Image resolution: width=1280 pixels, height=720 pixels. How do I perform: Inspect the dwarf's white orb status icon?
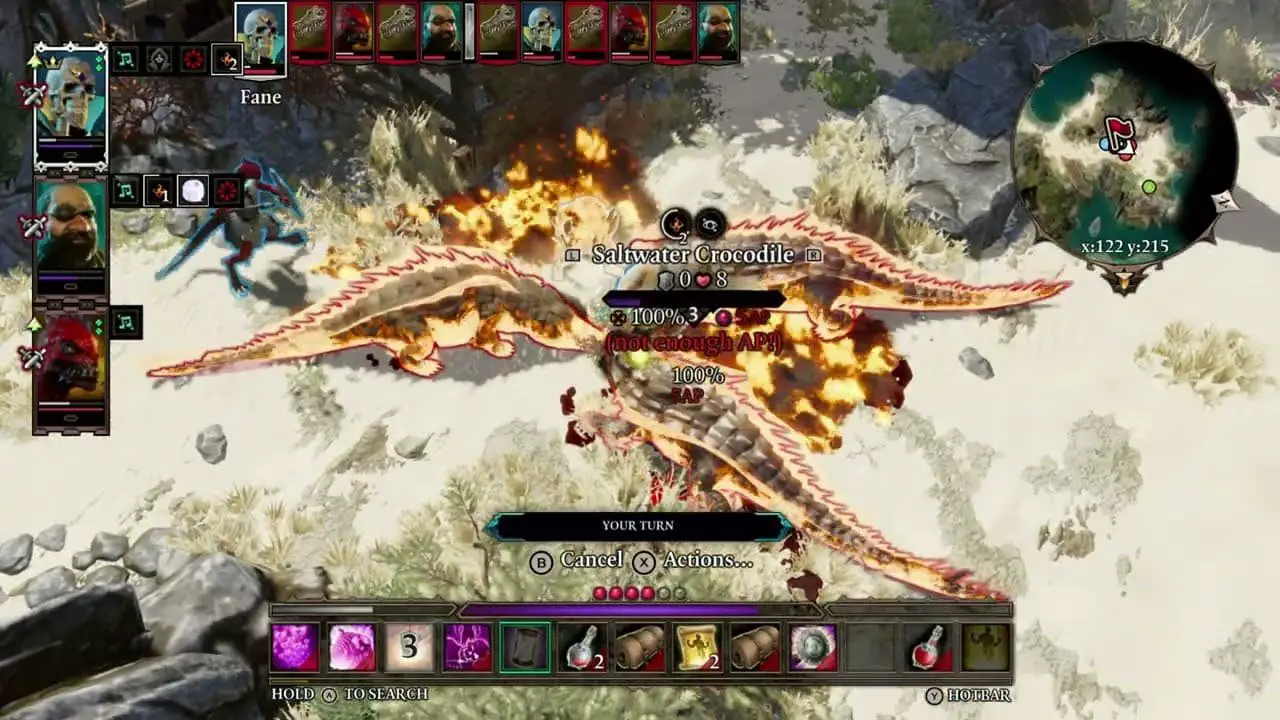[x=193, y=190]
